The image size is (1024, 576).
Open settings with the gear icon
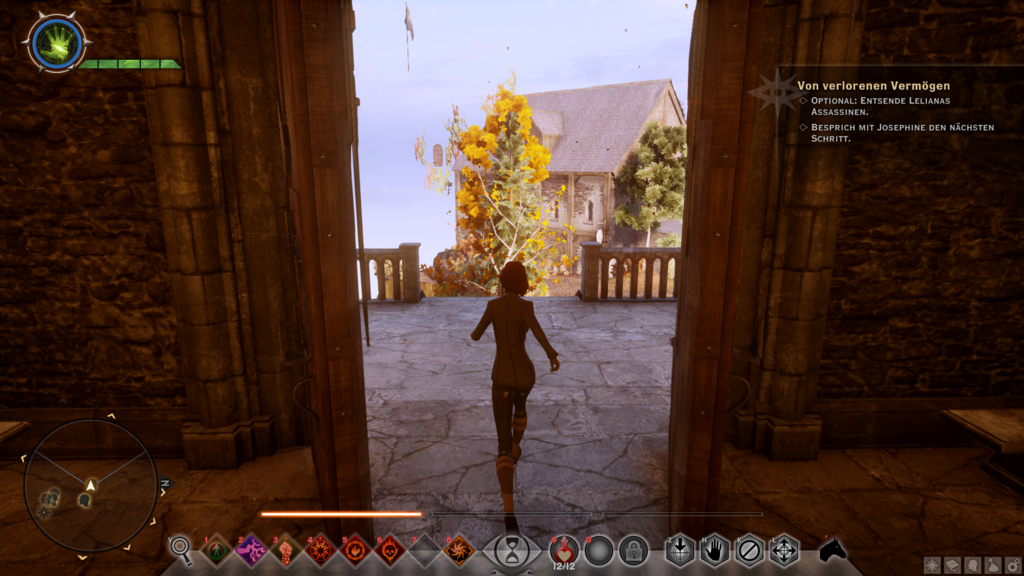[1012, 566]
